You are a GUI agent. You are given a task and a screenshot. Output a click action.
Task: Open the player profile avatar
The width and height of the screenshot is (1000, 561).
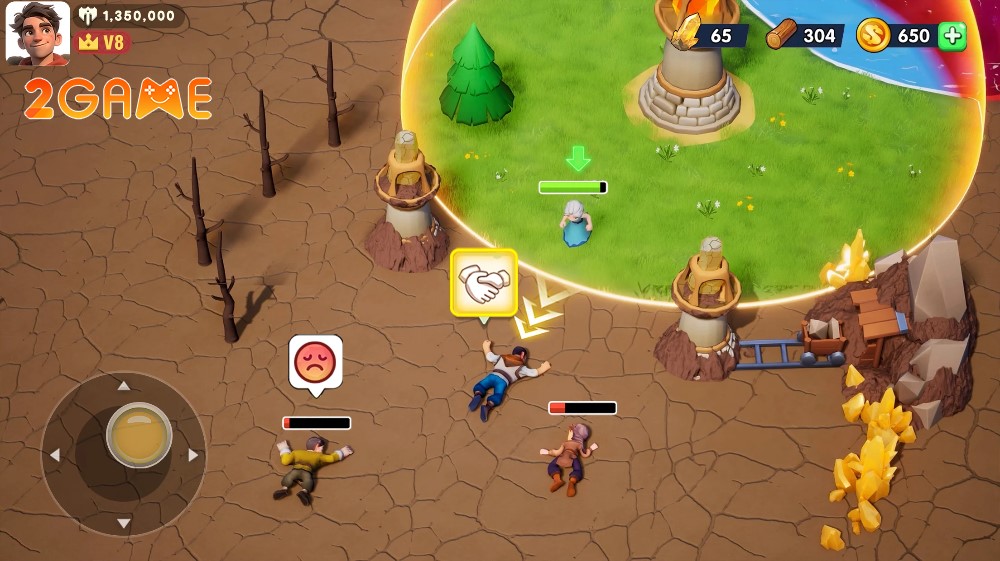coord(38,32)
